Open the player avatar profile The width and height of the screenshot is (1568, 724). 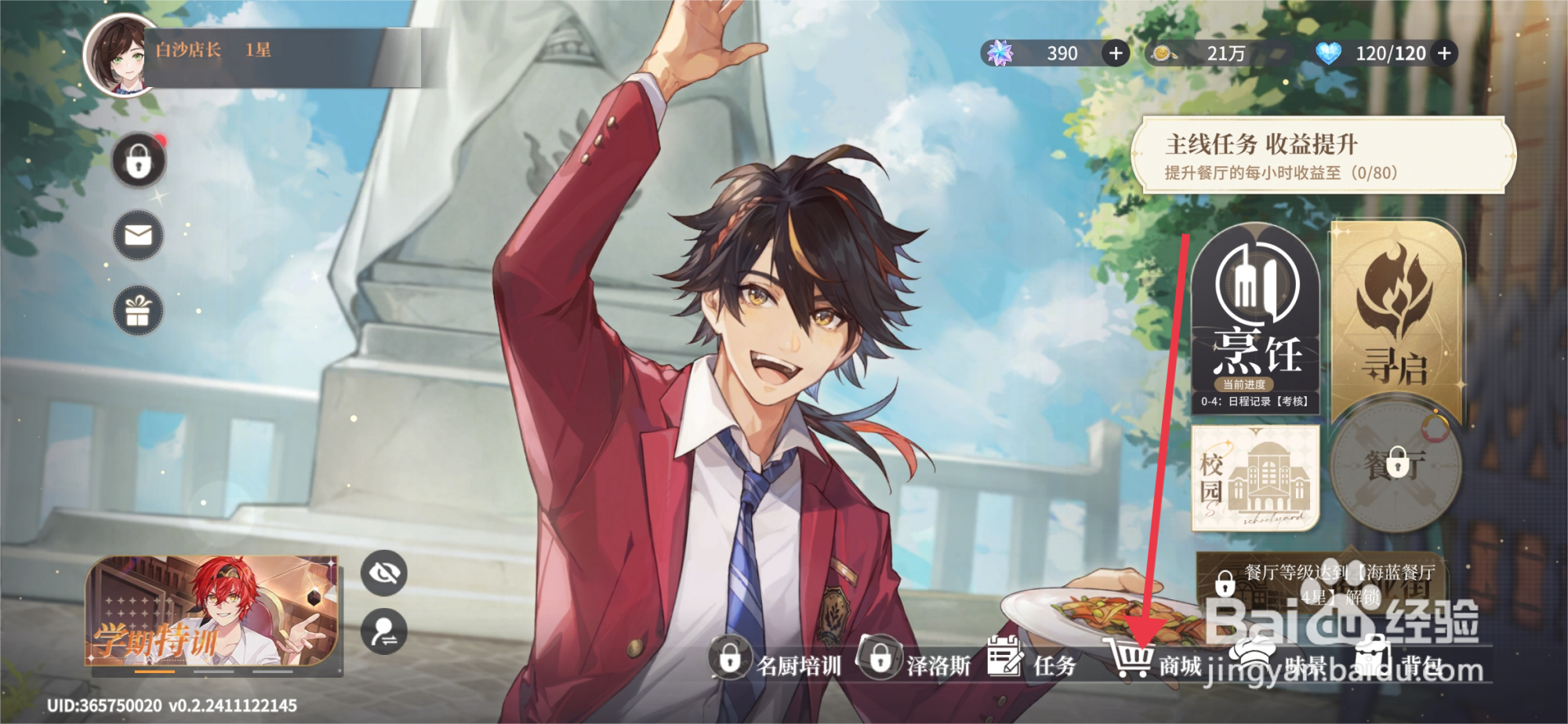120,55
